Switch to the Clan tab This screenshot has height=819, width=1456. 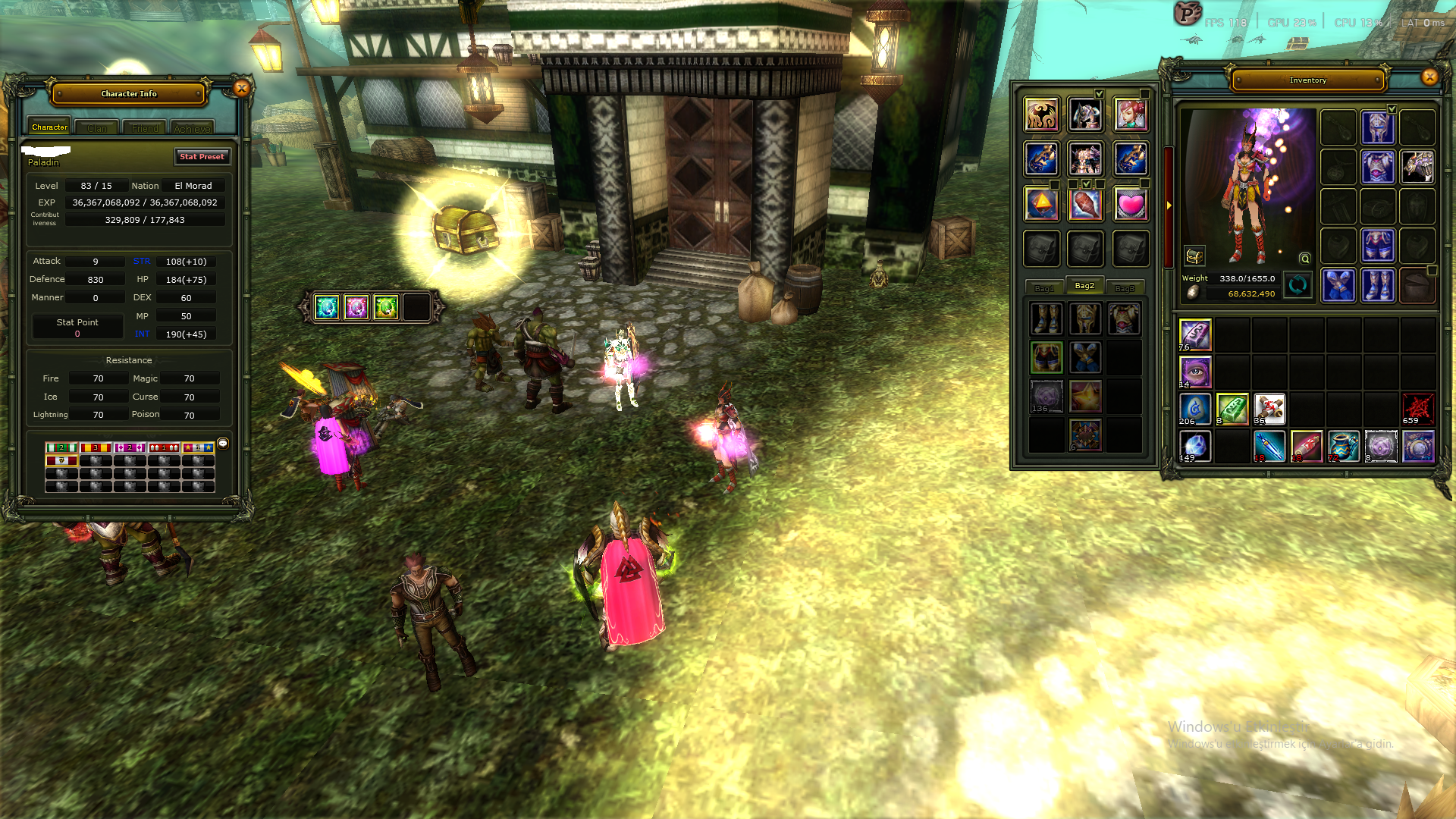pos(96,127)
